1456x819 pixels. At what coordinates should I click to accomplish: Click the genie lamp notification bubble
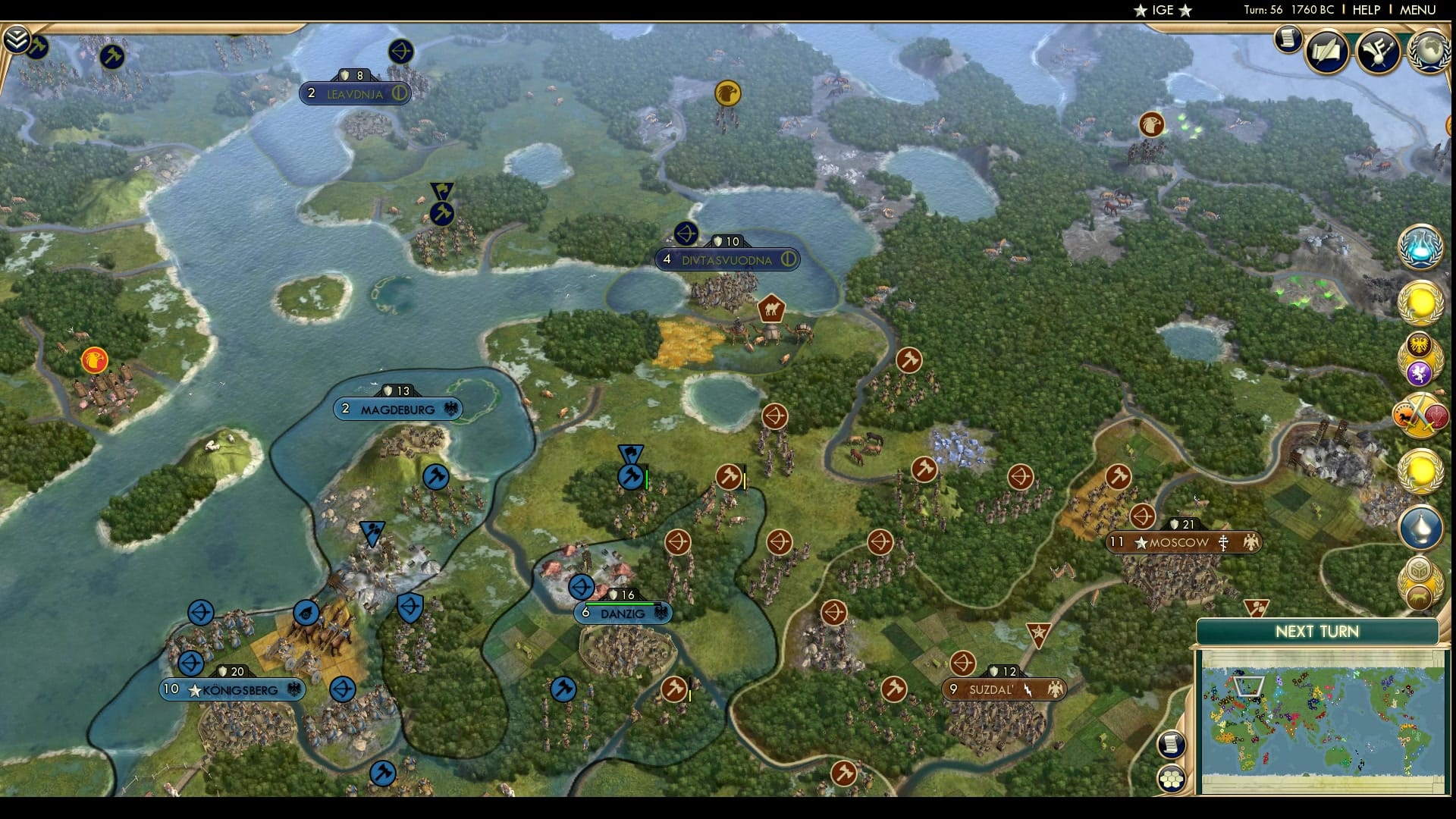pos(1421,527)
